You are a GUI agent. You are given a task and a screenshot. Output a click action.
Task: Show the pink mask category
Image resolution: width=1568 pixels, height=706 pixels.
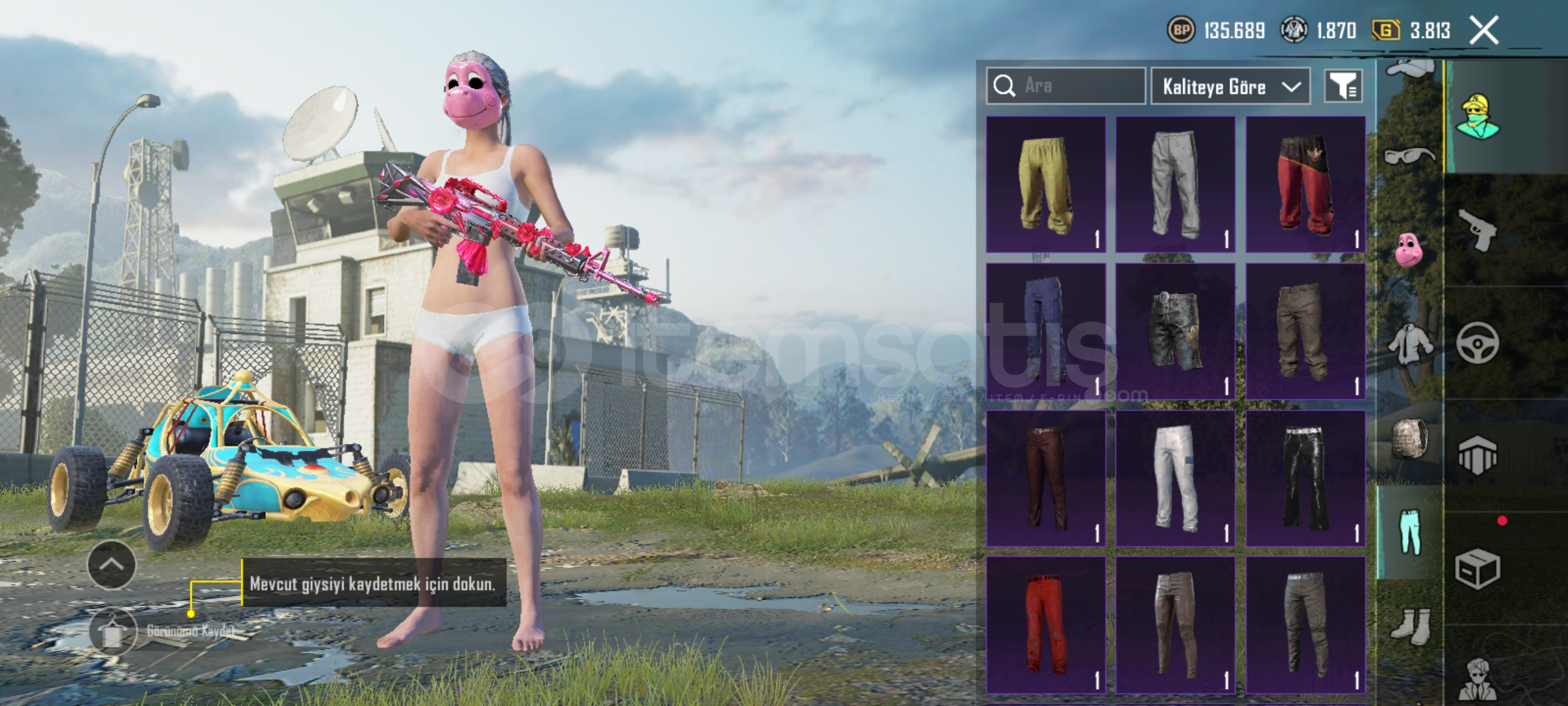(x=1409, y=249)
